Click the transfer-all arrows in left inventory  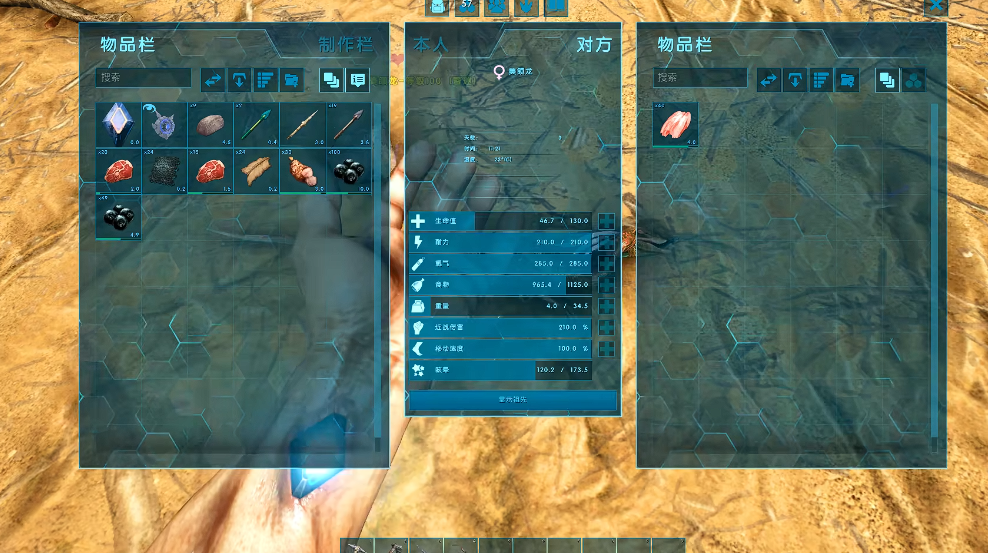click(213, 80)
